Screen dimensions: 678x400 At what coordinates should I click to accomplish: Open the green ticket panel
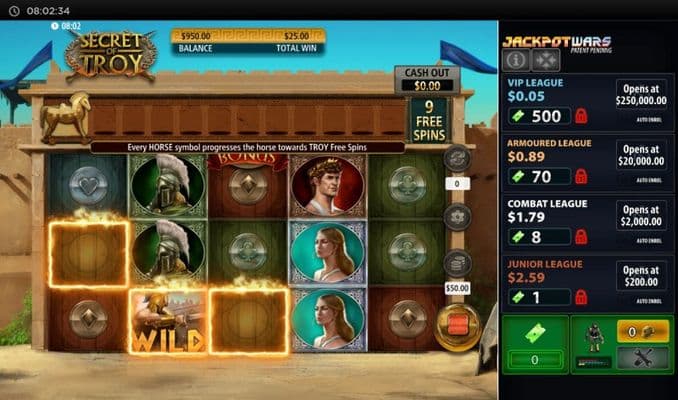click(x=534, y=344)
